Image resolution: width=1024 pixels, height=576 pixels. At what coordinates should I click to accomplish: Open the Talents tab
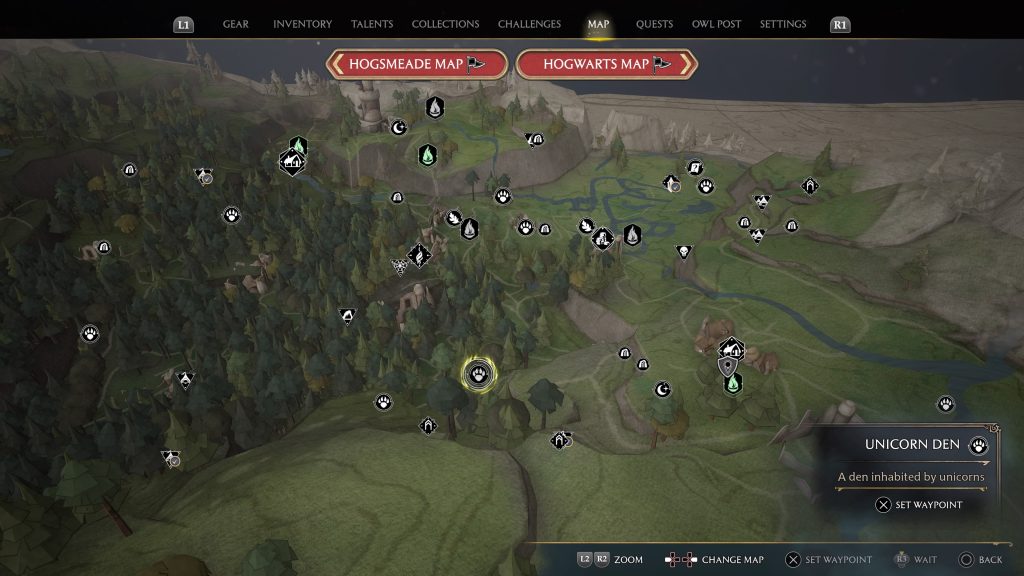pyautogui.click(x=371, y=24)
